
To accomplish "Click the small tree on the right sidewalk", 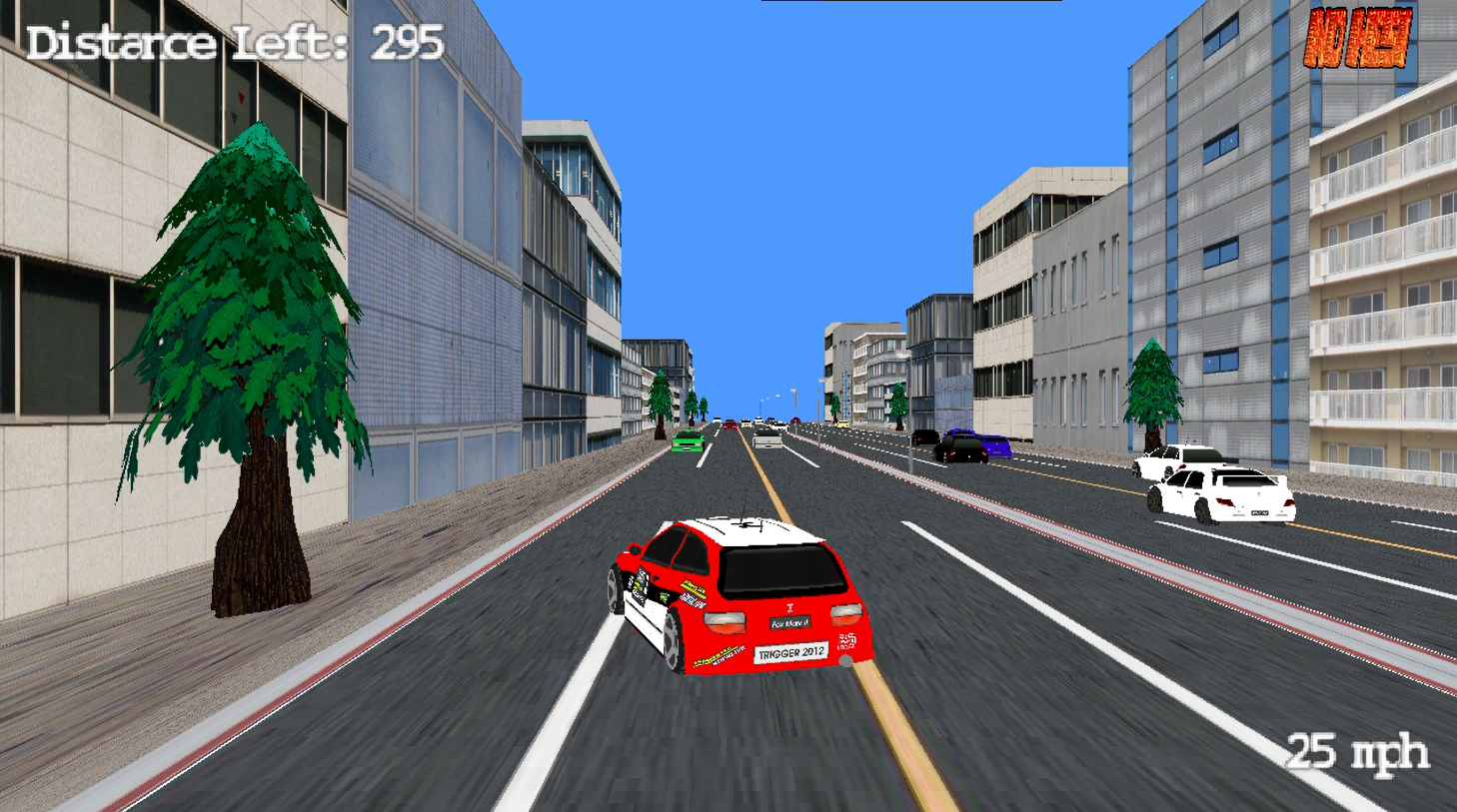I will tap(1150, 390).
